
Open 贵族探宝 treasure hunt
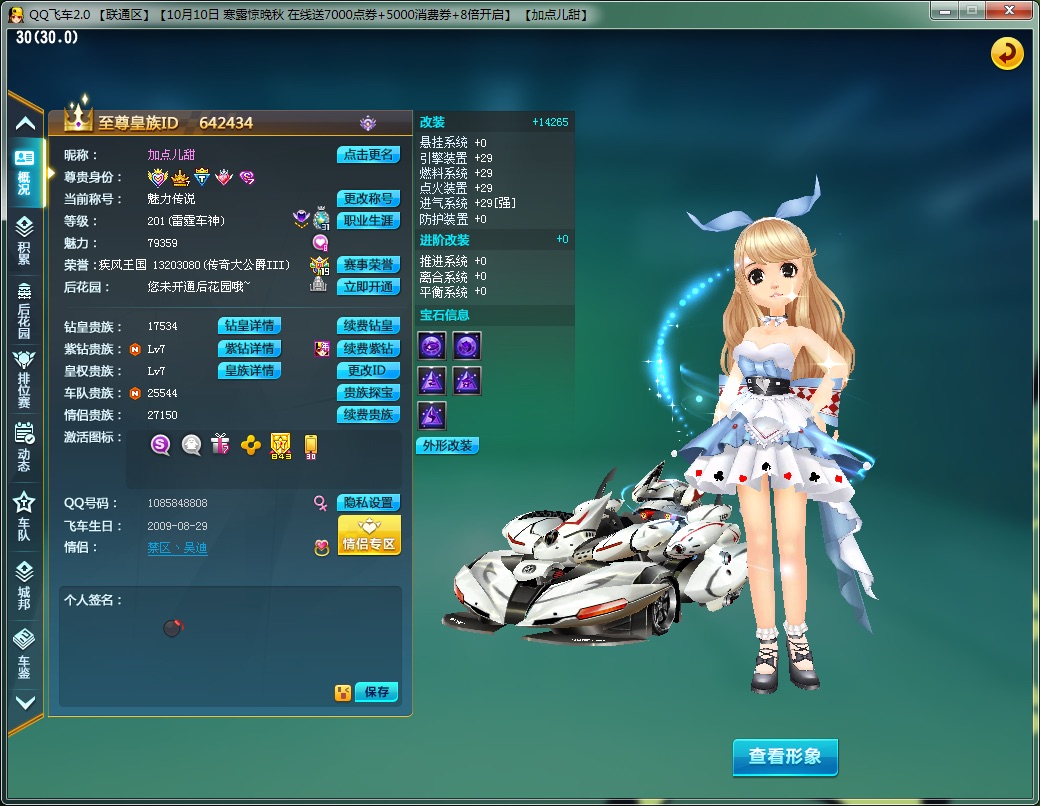click(x=368, y=393)
